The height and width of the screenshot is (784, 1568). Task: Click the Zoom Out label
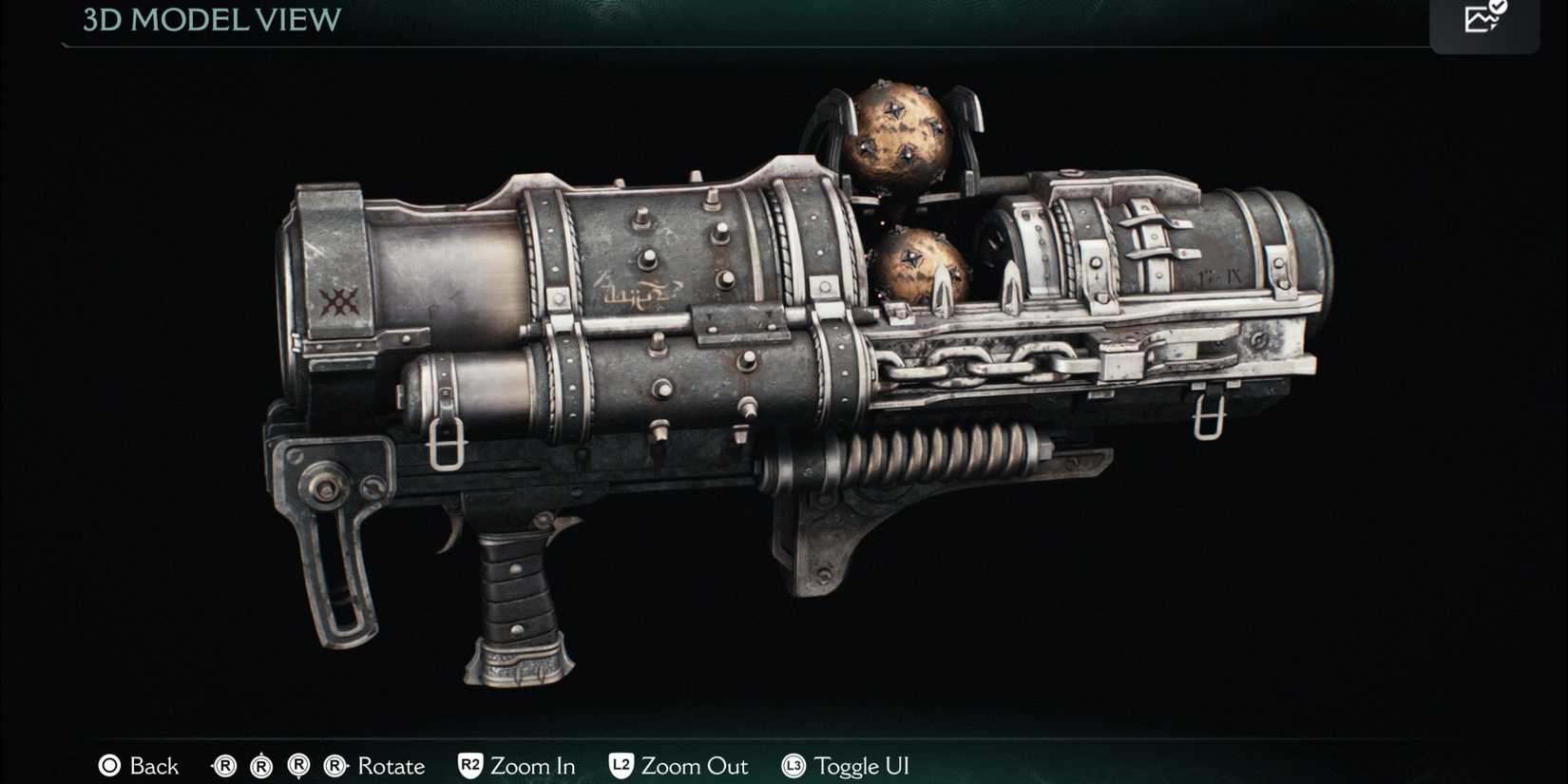[x=695, y=766]
